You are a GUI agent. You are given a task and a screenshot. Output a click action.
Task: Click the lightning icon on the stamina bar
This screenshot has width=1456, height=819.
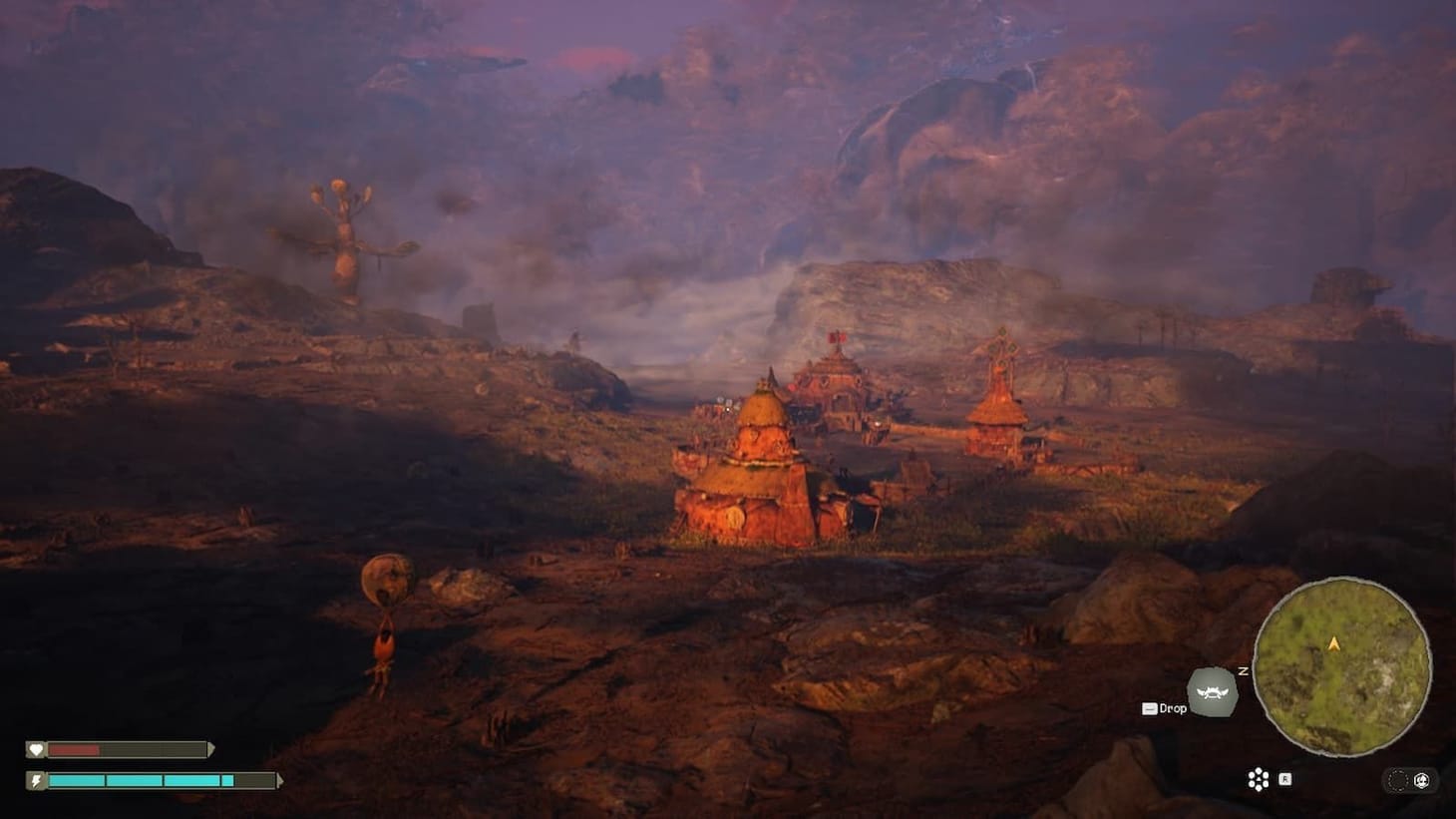(38, 781)
